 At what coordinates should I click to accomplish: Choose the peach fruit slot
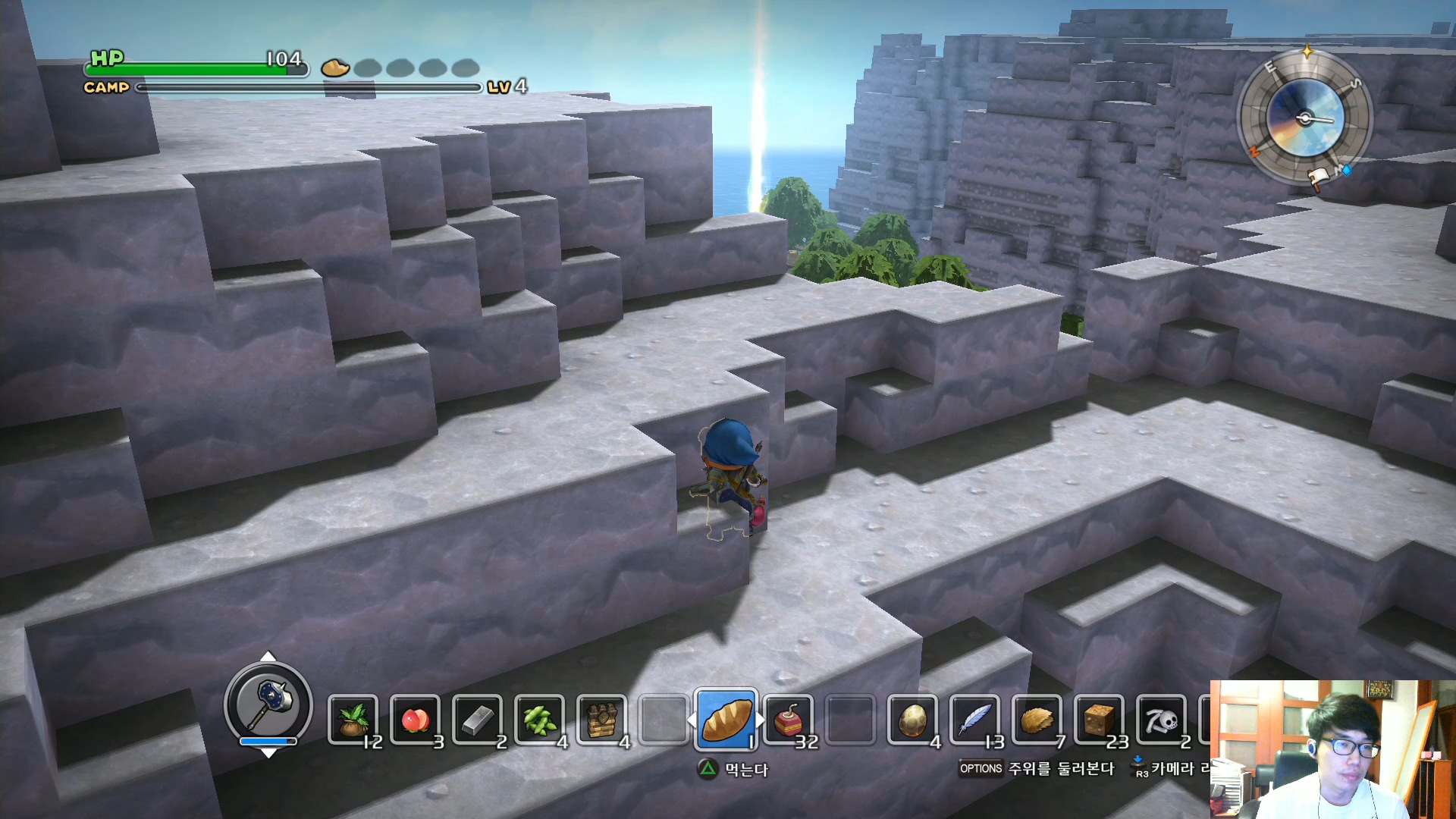coord(415,720)
